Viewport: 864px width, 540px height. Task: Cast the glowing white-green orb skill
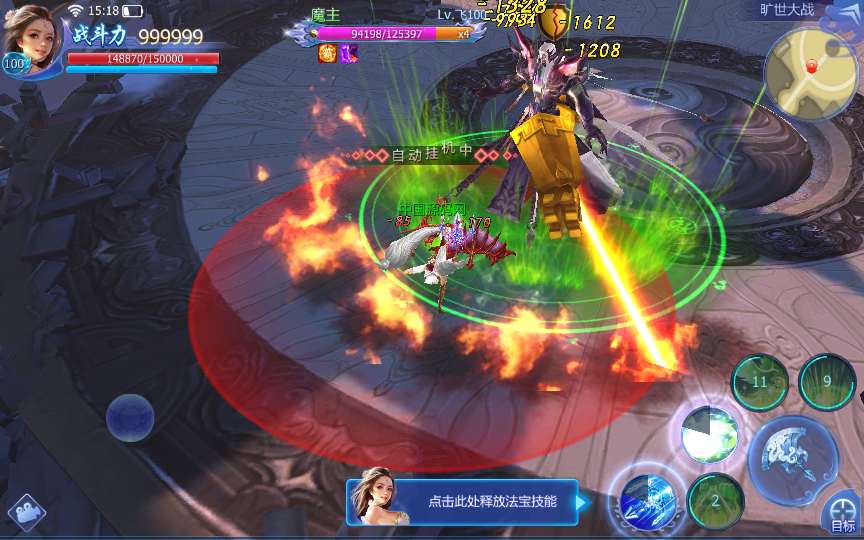click(710, 433)
